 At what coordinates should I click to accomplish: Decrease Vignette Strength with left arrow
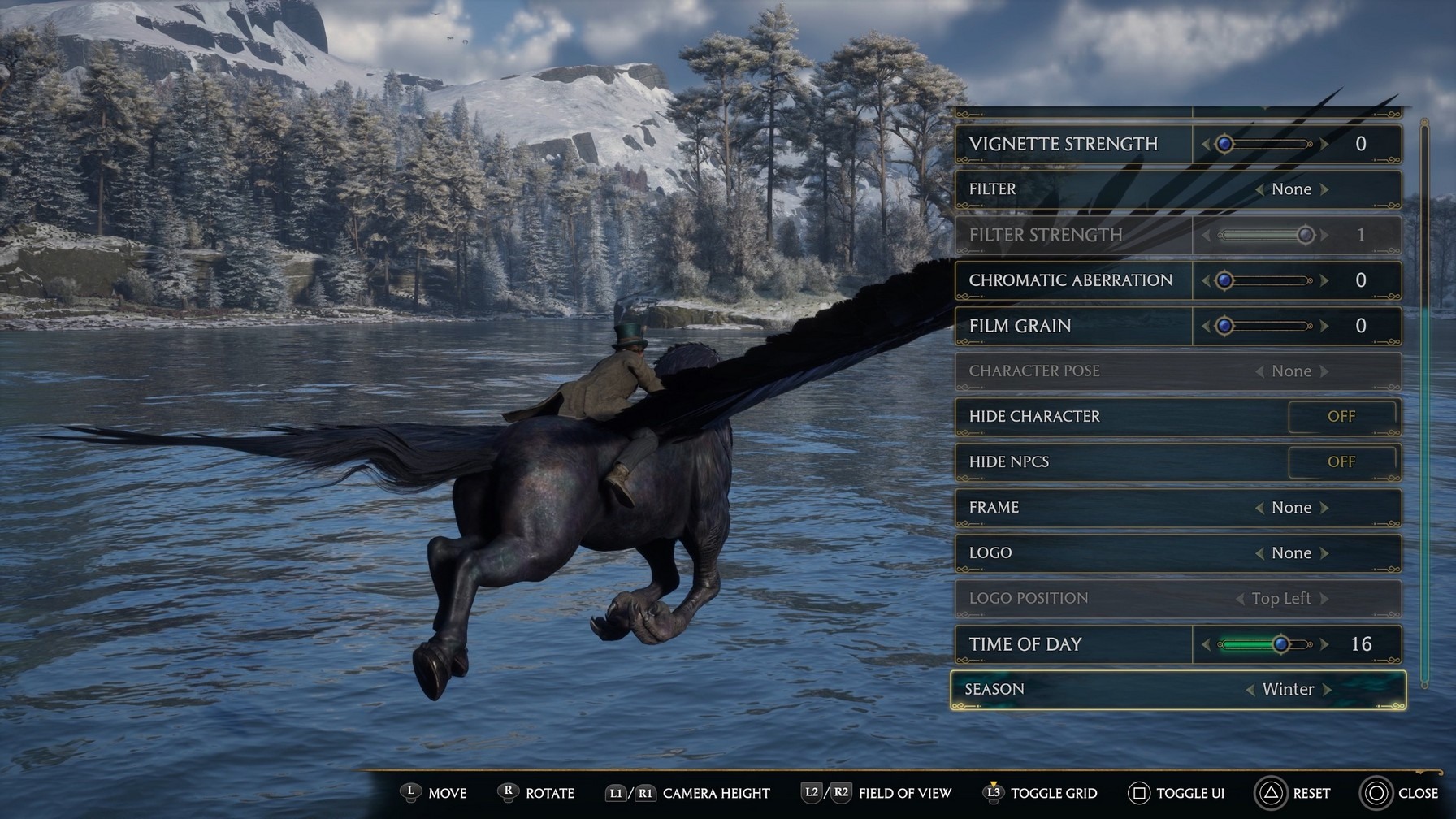click(x=1206, y=145)
